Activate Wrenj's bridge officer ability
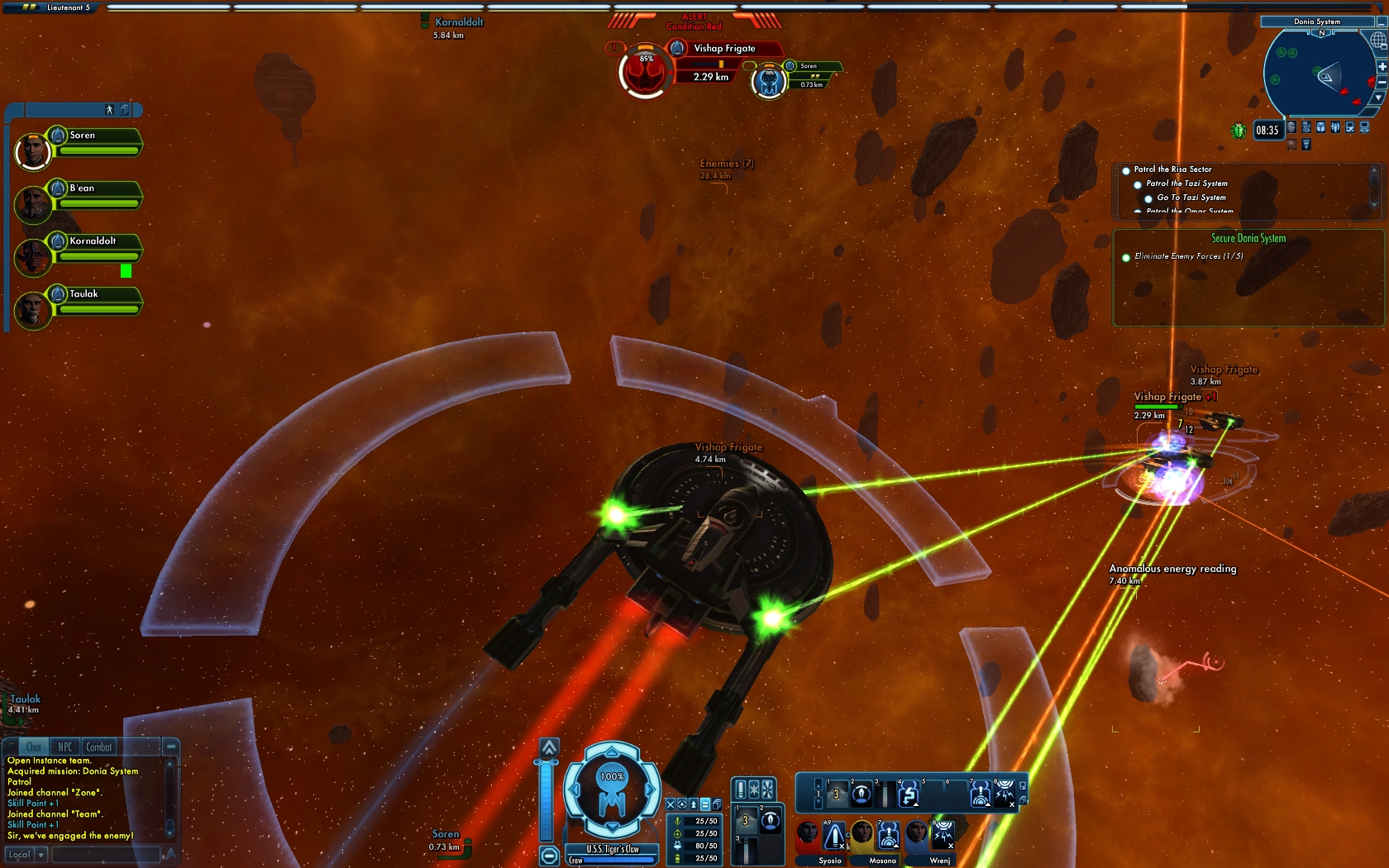 pyautogui.click(x=943, y=836)
